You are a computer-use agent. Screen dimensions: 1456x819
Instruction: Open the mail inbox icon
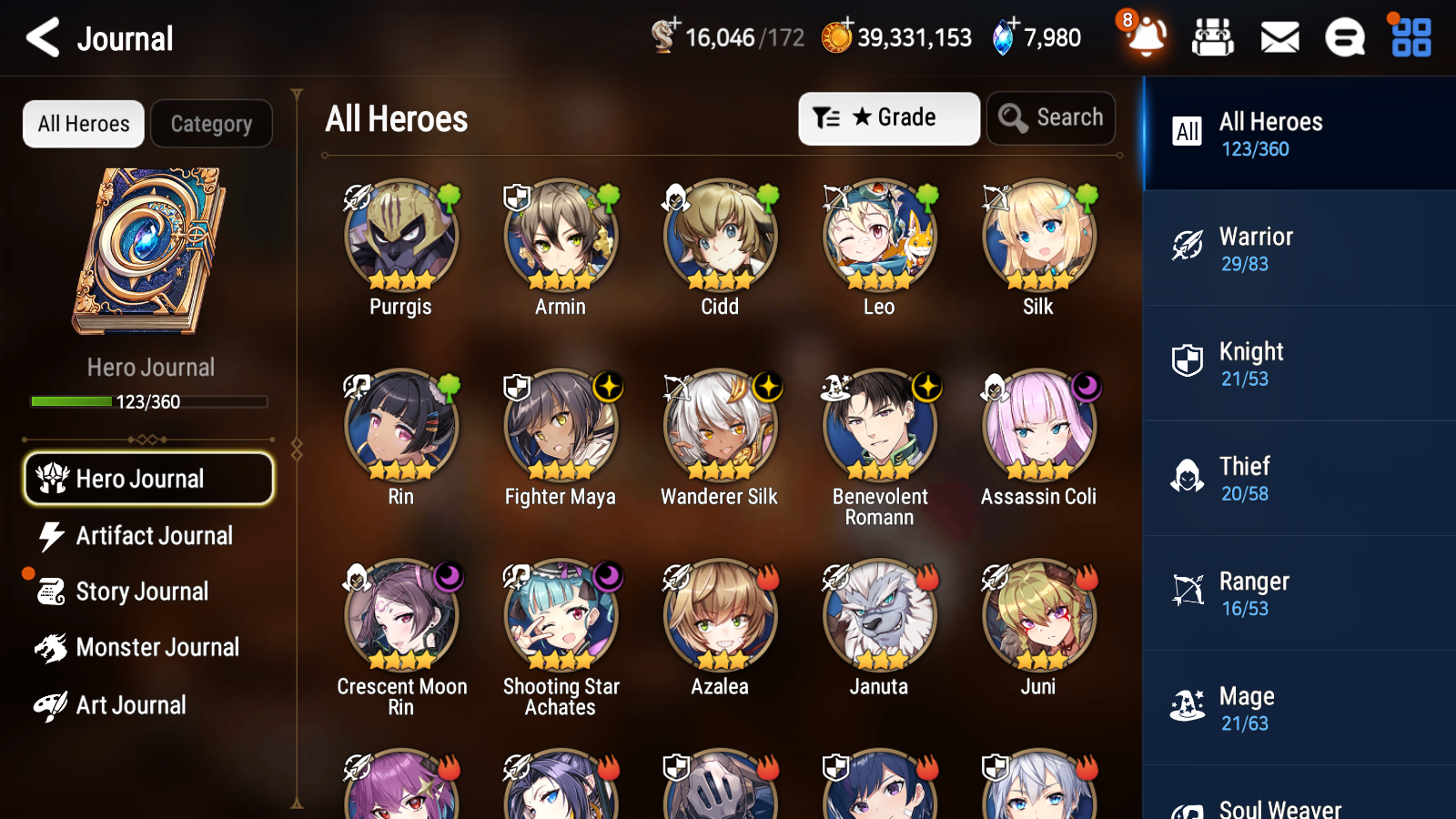tap(1279, 37)
